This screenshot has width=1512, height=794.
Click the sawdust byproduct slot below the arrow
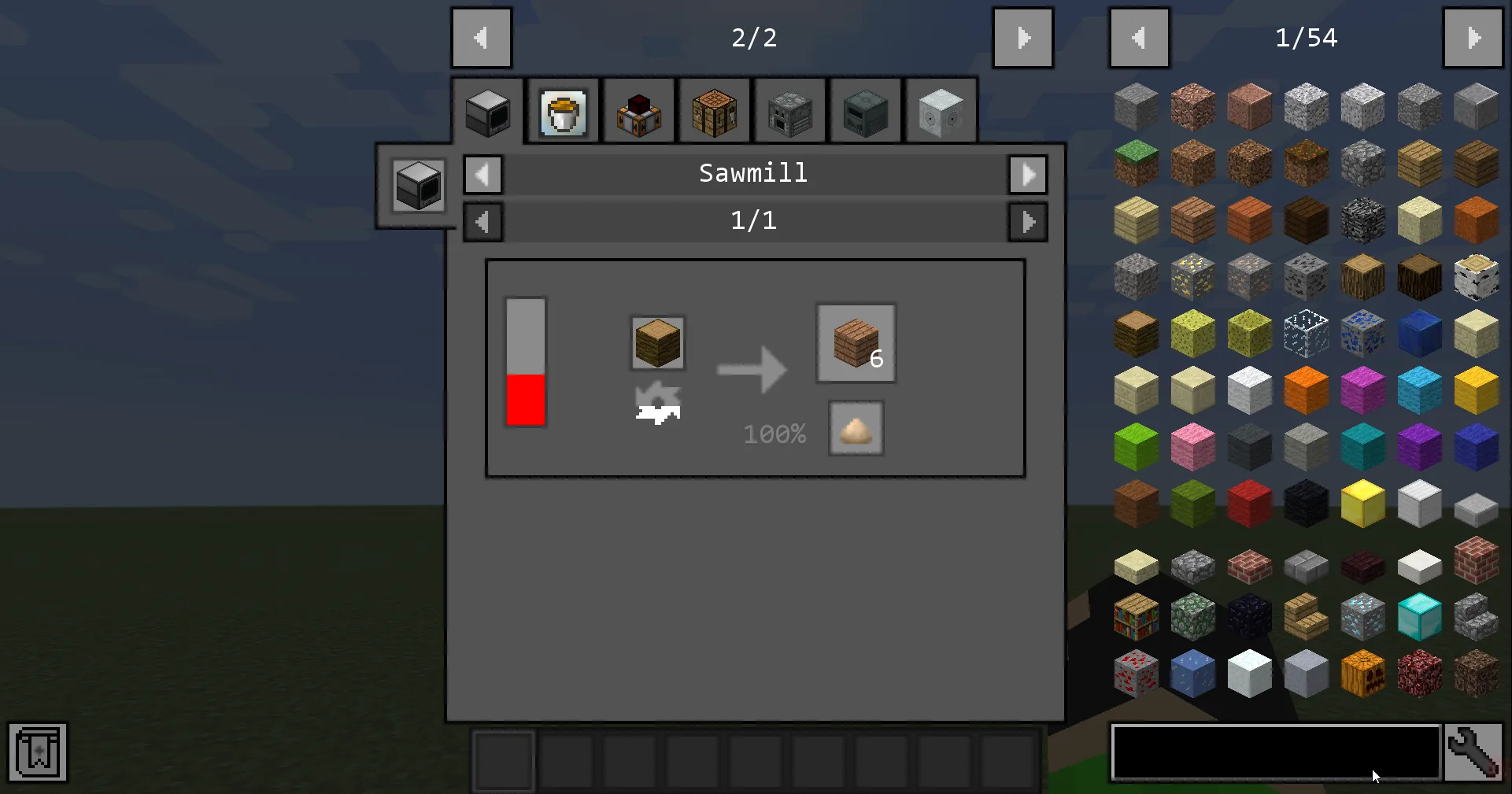click(x=856, y=428)
